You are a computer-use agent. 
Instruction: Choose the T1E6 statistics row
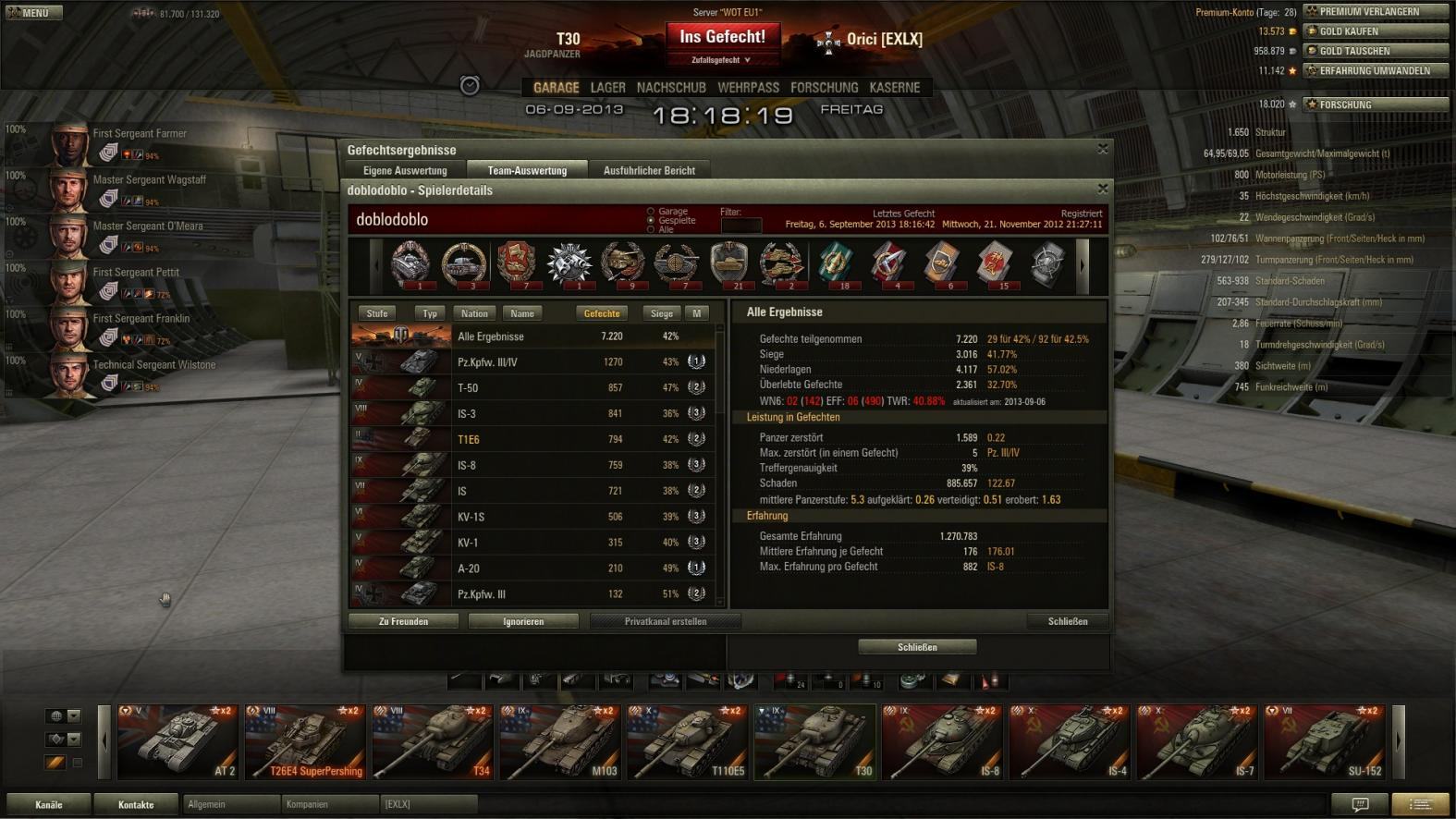click(536, 439)
